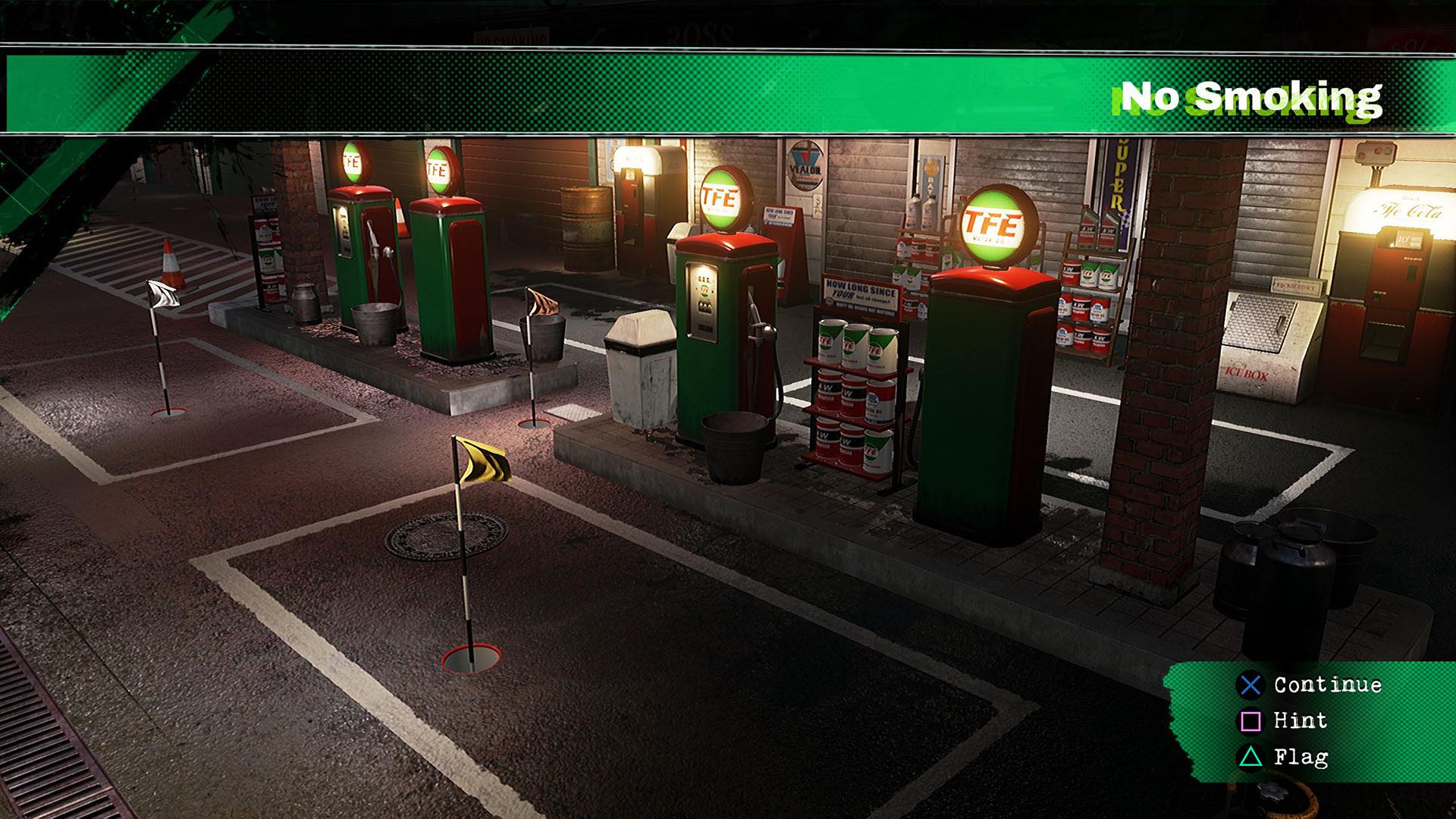
Task: Toggle the orange flag beside the bucket
Action: coord(541,301)
